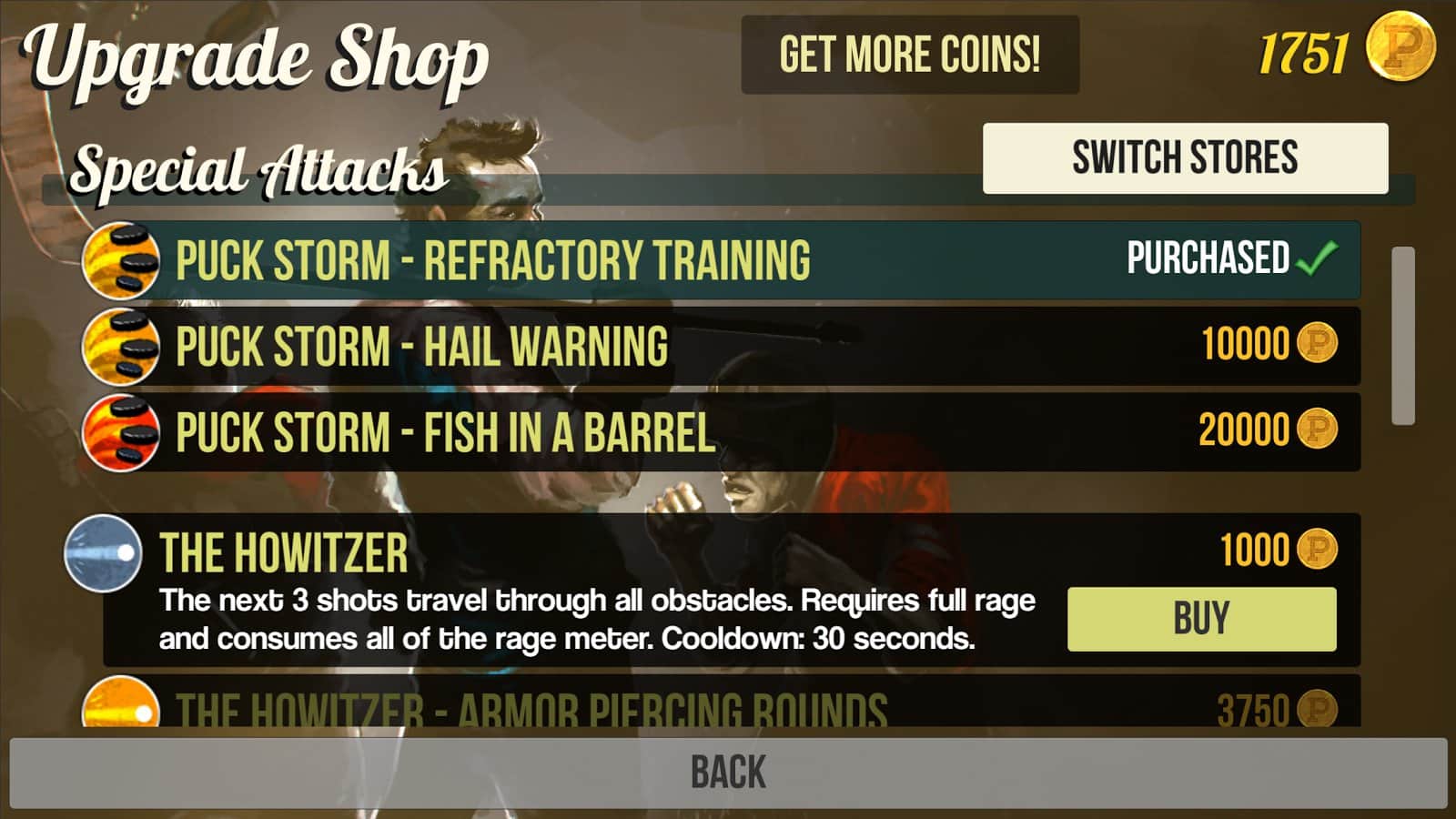The height and width of the screenshot is (819, 1456).
Task: Click the upgrade list scrollbar
Action: pyautogui.click(x=1403, y=335)
